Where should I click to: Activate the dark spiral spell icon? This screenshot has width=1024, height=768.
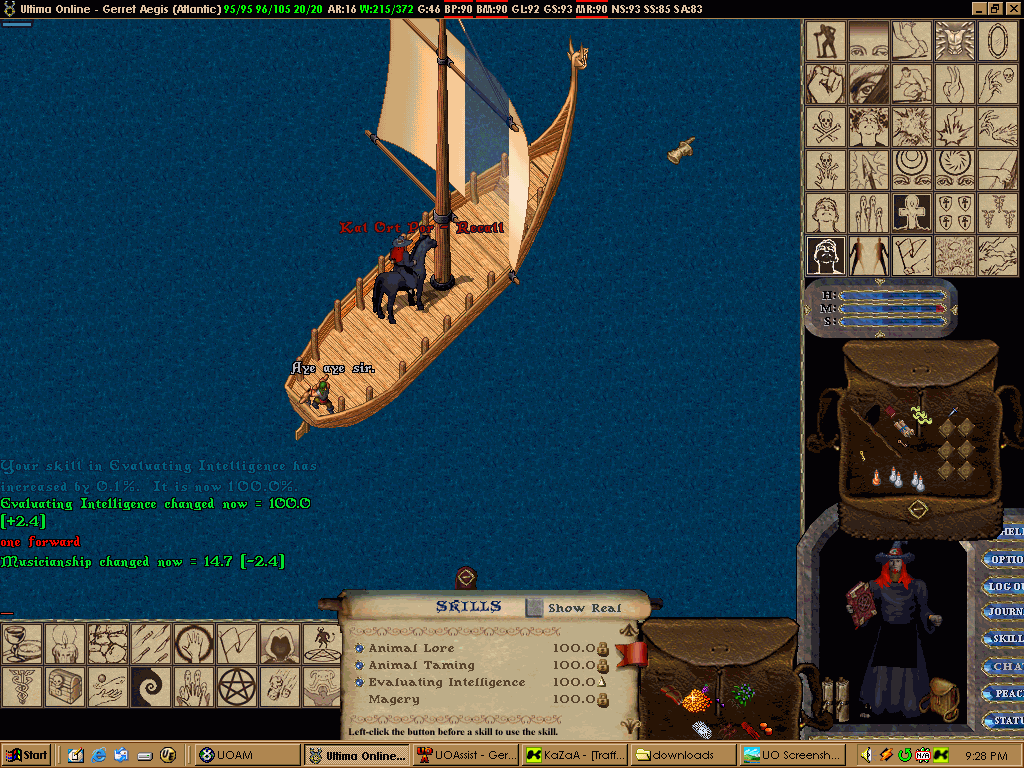click(149, 686)
